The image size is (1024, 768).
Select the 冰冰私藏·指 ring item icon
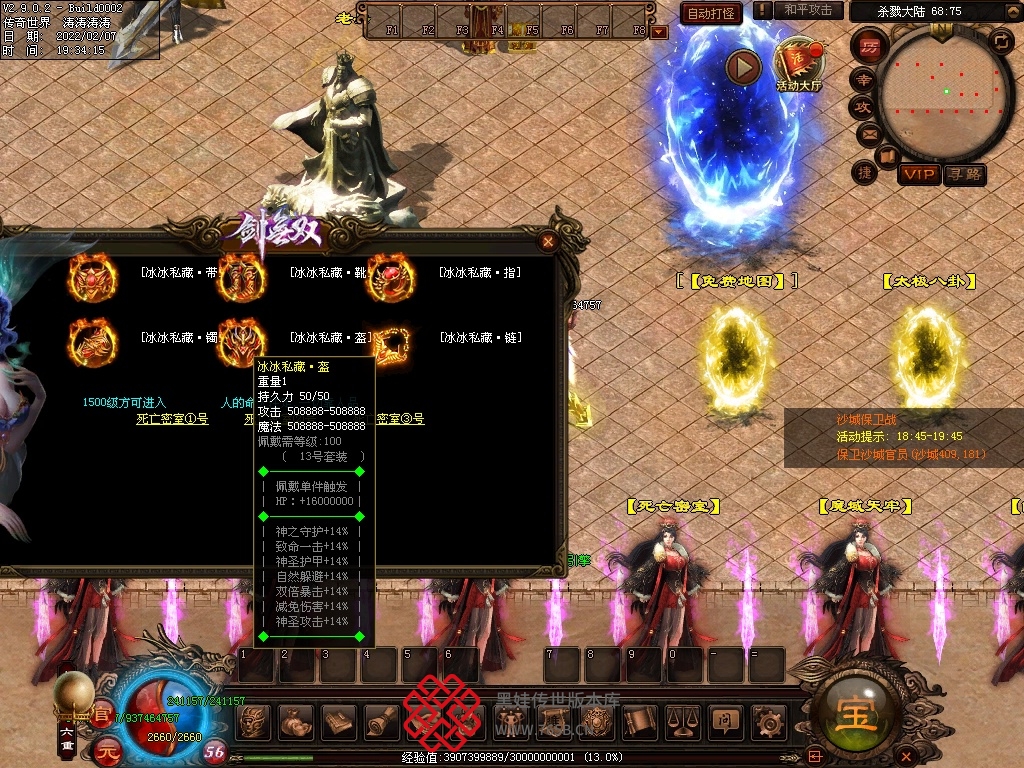[391, 276]
